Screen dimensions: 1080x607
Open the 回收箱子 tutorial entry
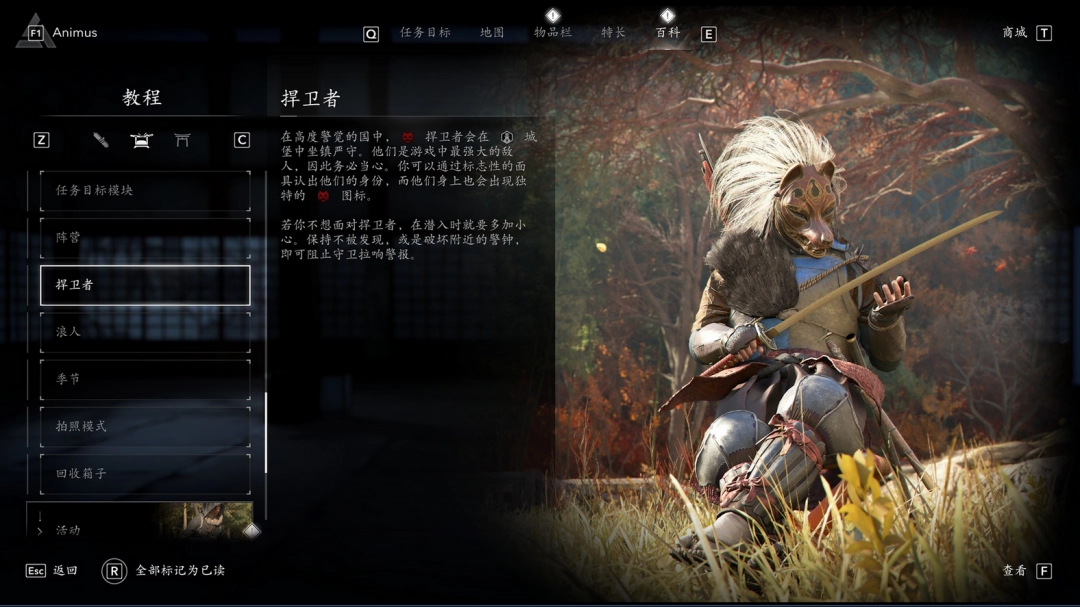point(145,473)
